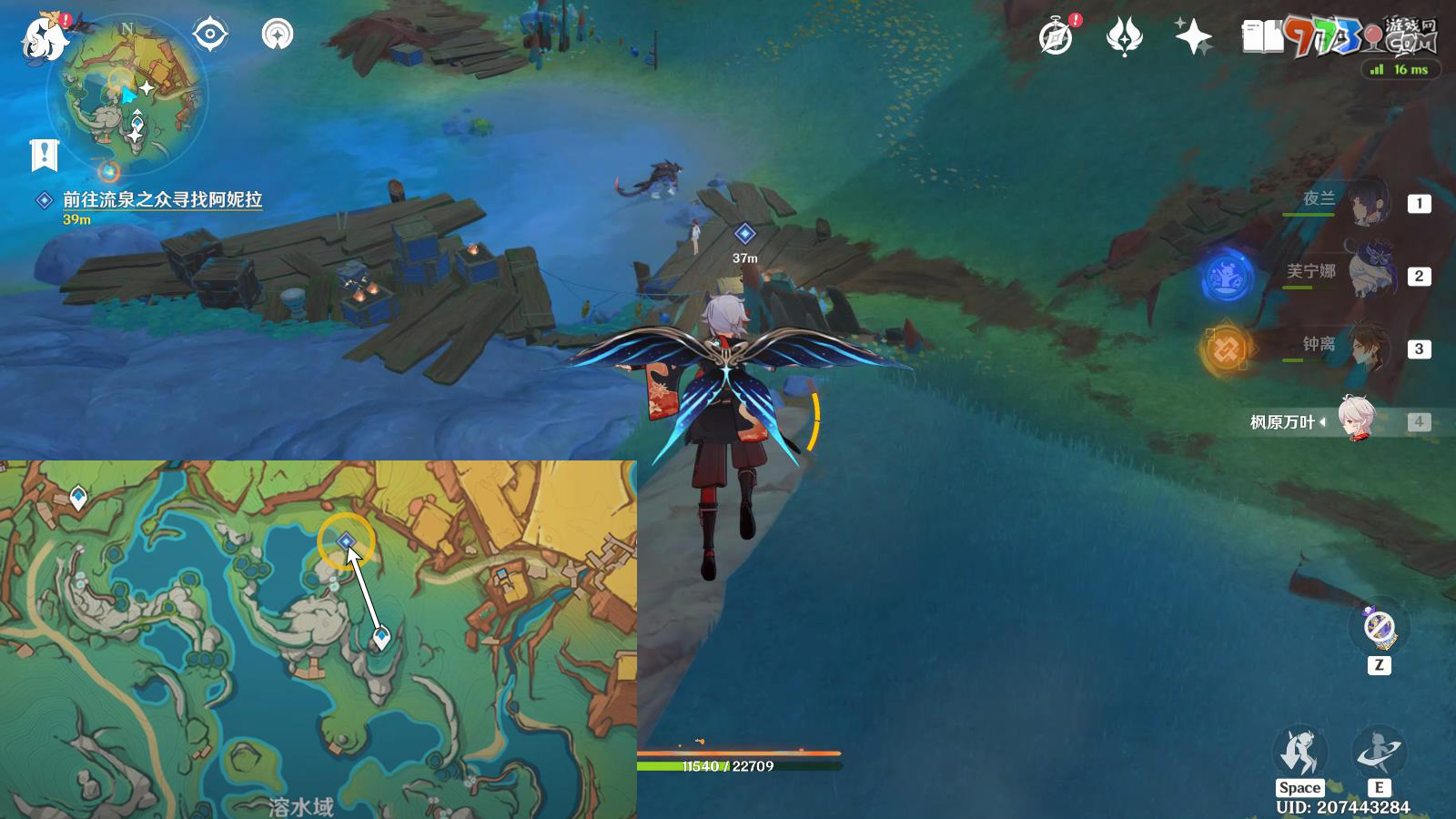Viewport: 1456px width, 819px height.
Task: Switch to party member 夜兰
Action: tap(1365, 202)
